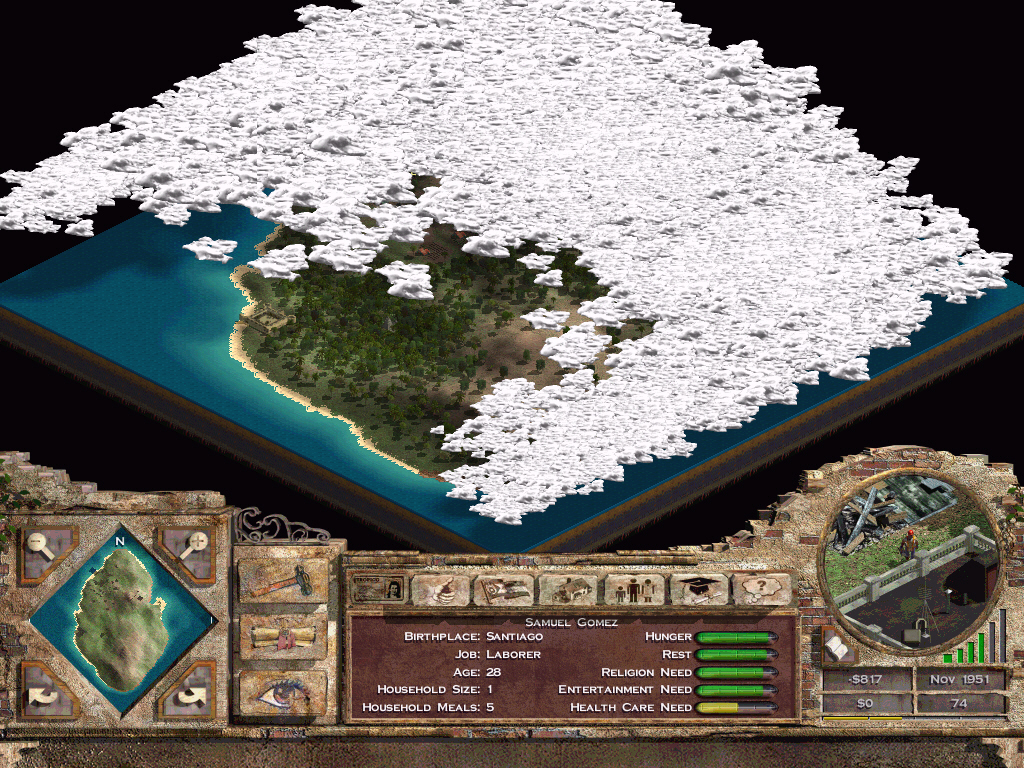Click the island minimap
The image size is (1024, 768).
tap(119, 621)
